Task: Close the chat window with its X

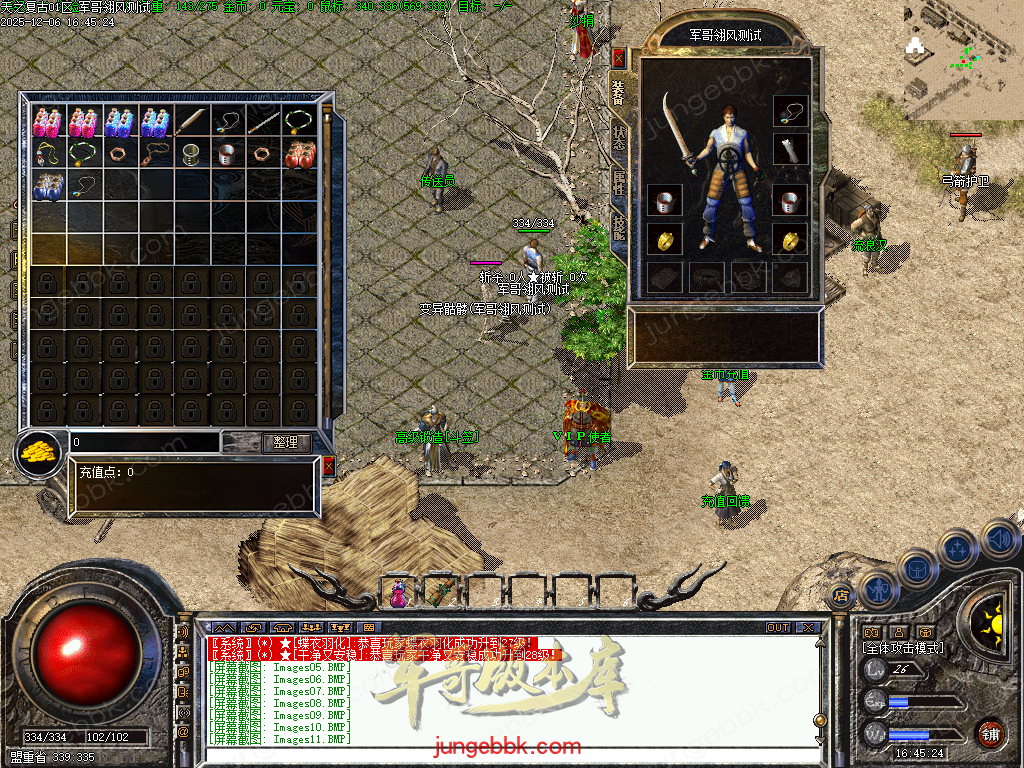Action: [x=807, y=628]
